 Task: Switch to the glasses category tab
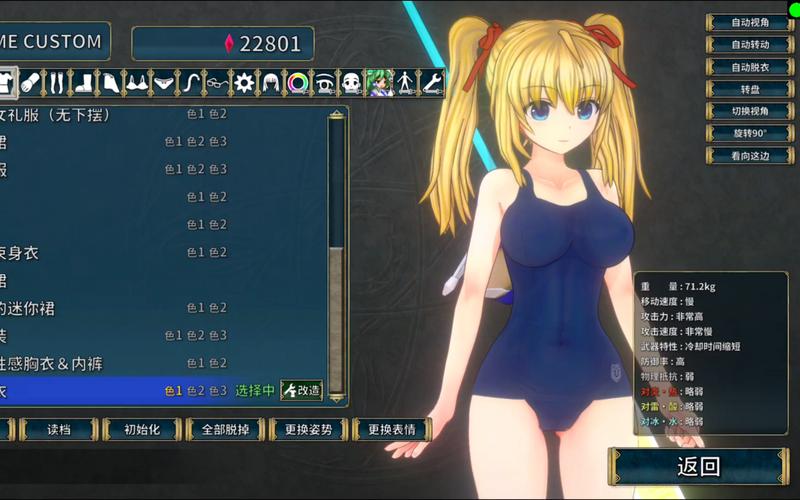click(x=218, y=82)
